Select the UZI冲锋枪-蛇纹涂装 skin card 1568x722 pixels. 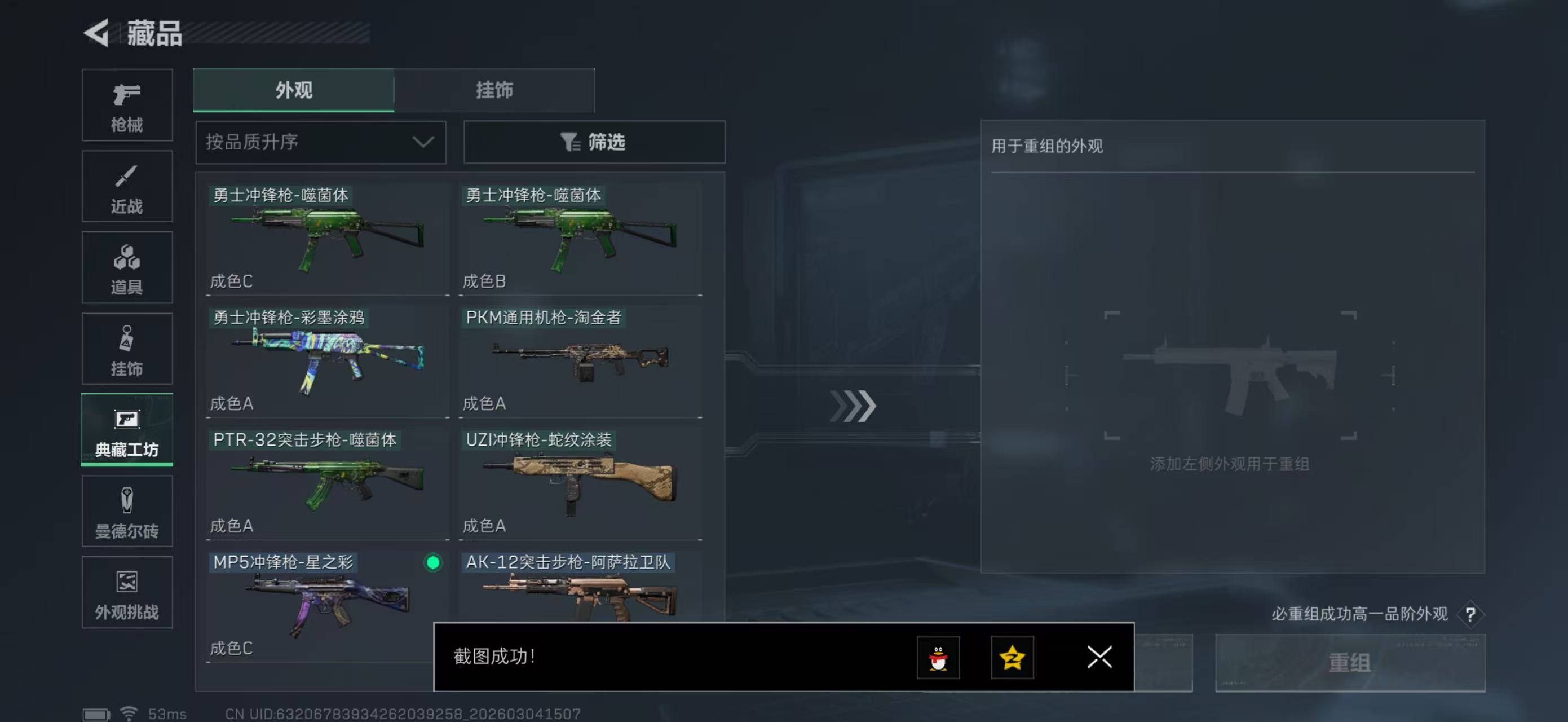[x=580, y=481]
